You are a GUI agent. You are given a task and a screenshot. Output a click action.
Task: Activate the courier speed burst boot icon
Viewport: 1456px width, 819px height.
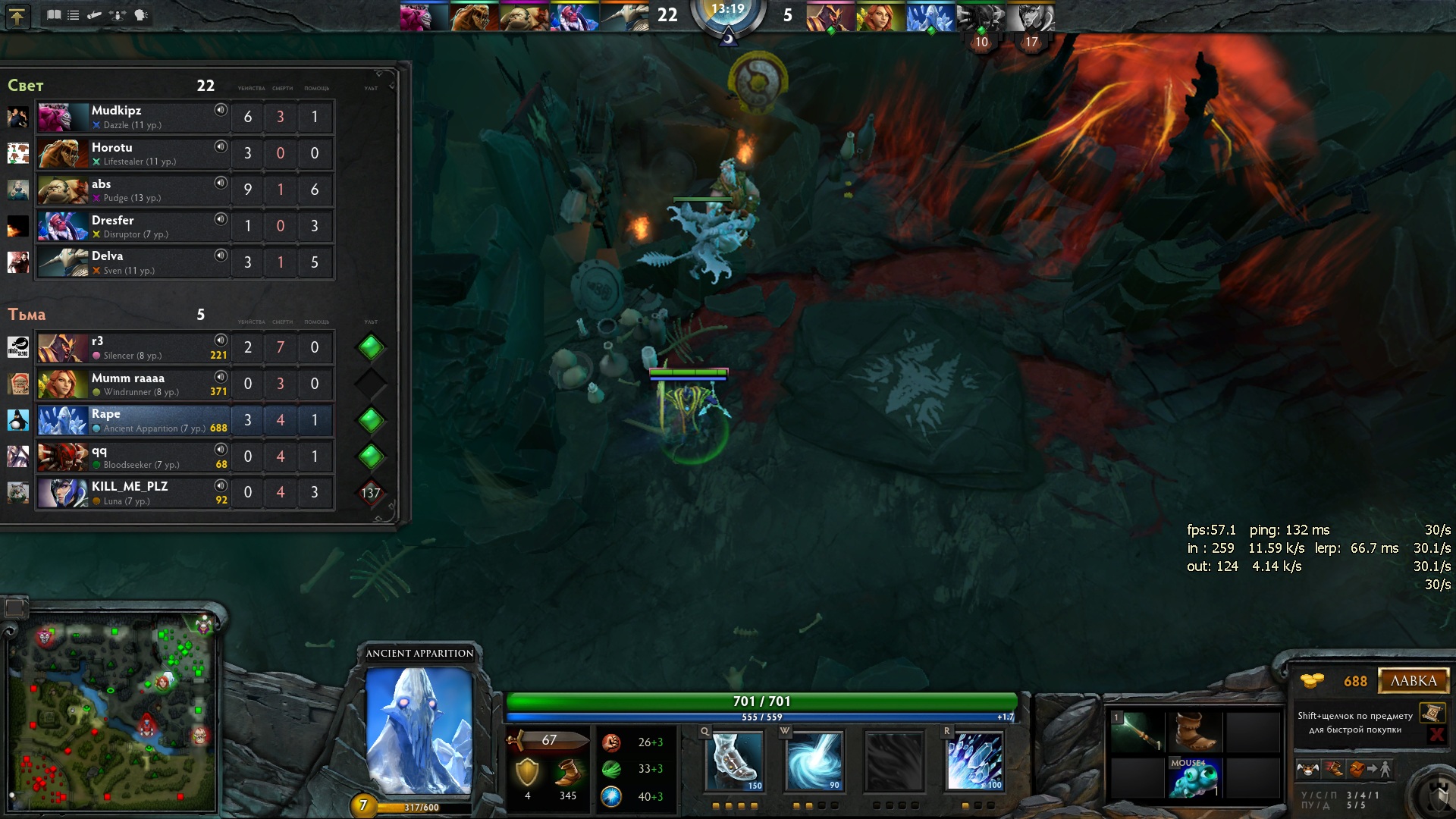[x=1334, y=769]
